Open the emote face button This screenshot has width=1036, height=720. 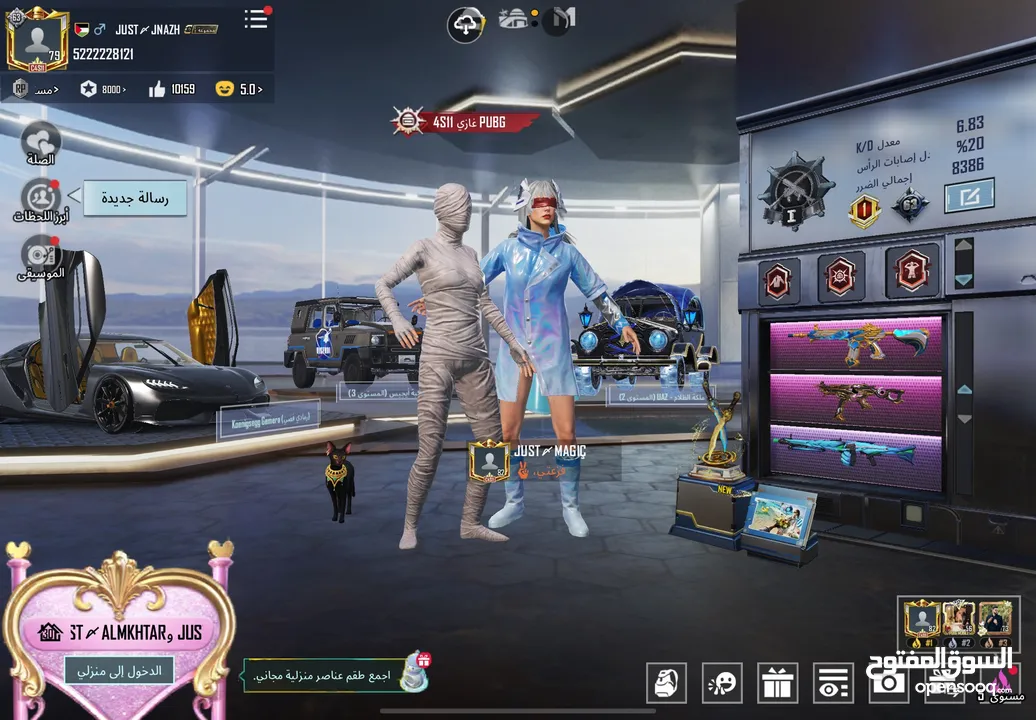pyautogui.click(x=721, y=683)
